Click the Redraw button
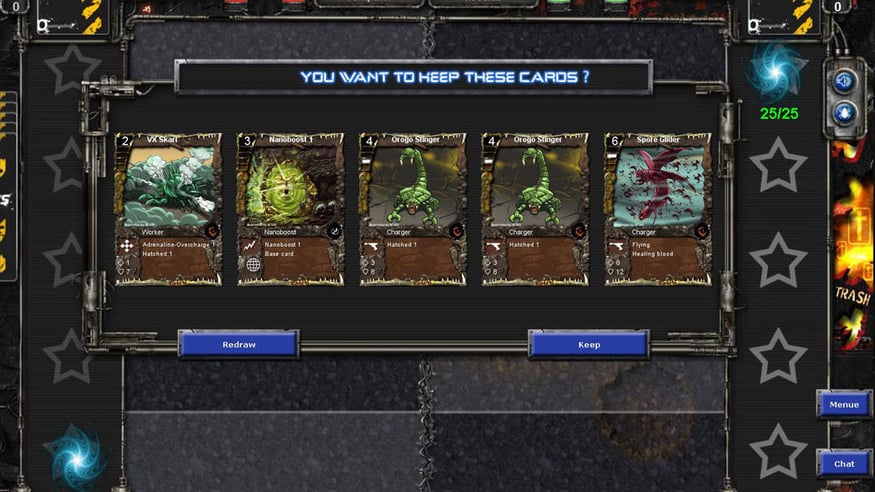The width and height of the screenshot is (875, 492). pos(238,344)
